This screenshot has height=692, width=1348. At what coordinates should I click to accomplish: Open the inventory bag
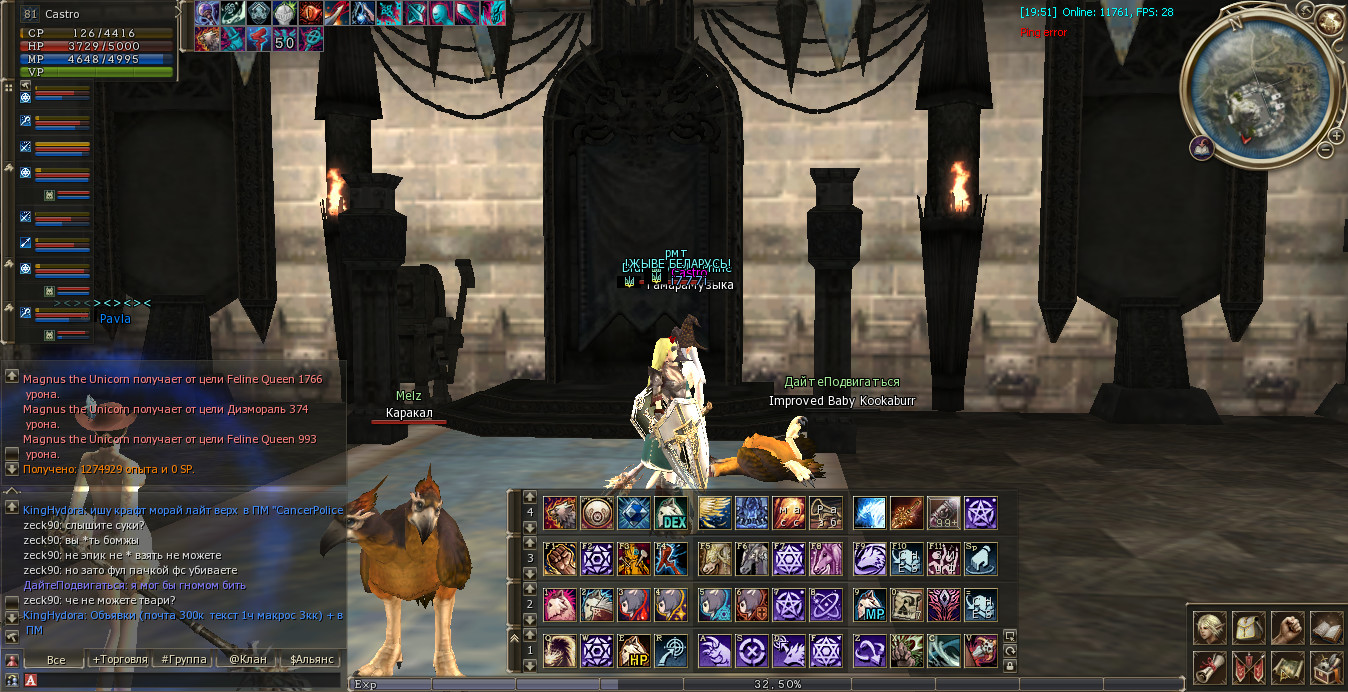coord(1249,628)
